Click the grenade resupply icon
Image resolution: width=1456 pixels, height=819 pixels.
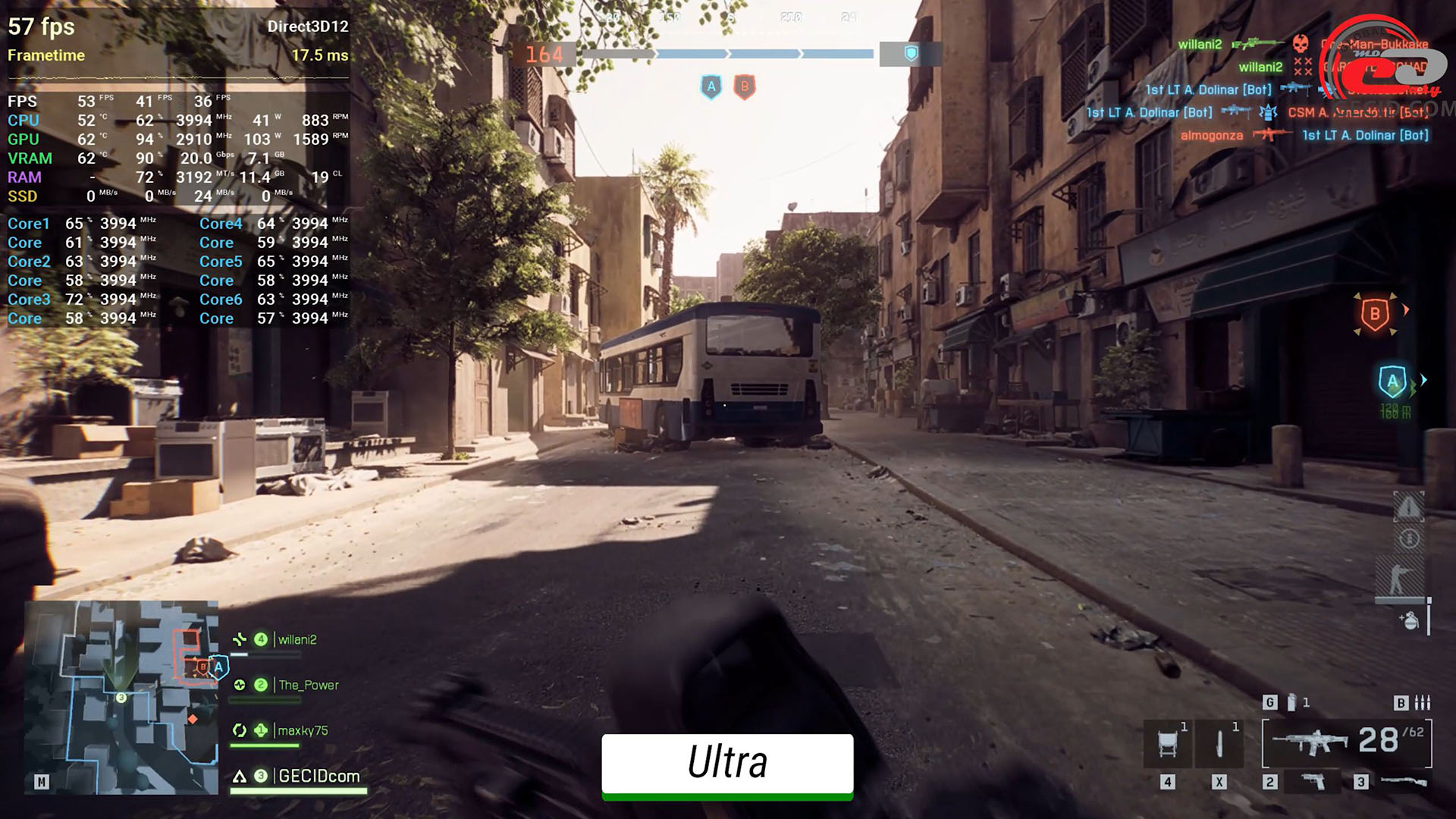point(1410,620)
